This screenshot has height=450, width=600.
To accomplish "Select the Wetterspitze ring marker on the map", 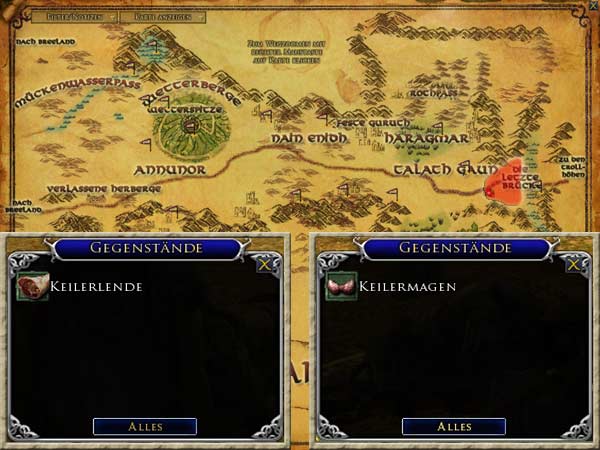I will click(190, 125).
